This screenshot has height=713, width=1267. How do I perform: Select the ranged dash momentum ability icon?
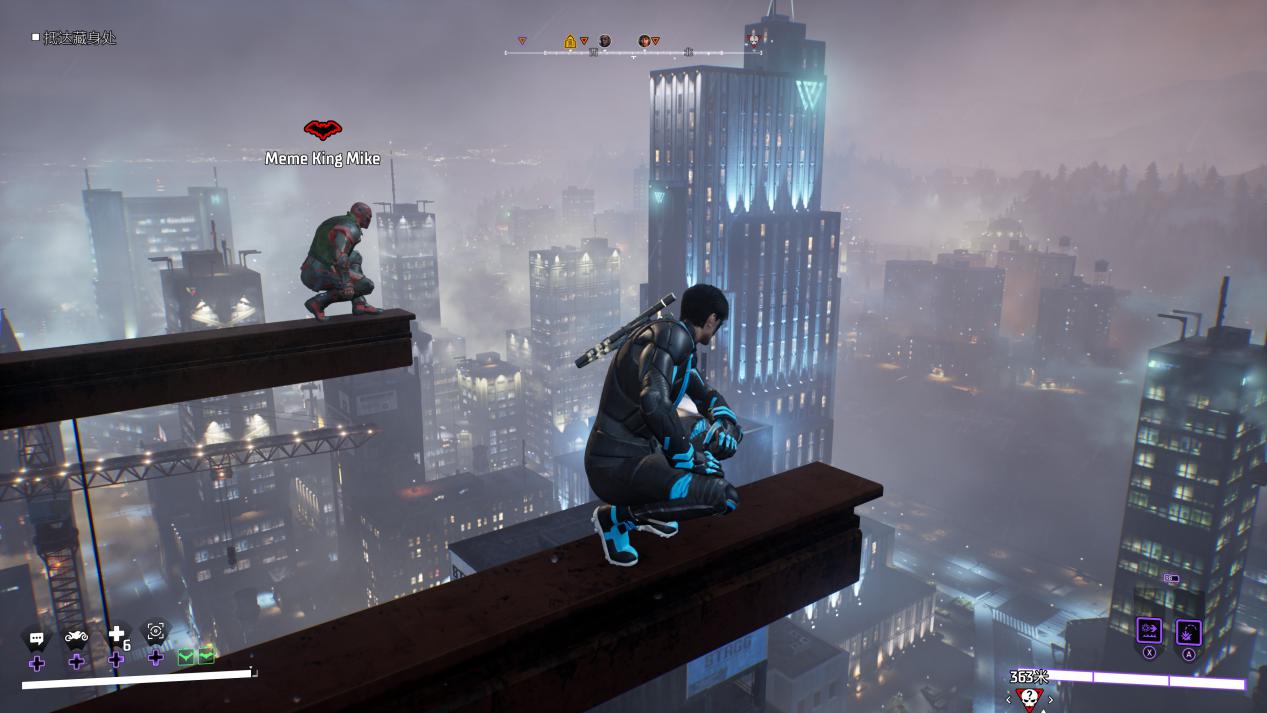pyautogui.click(x=1149, y=631)
